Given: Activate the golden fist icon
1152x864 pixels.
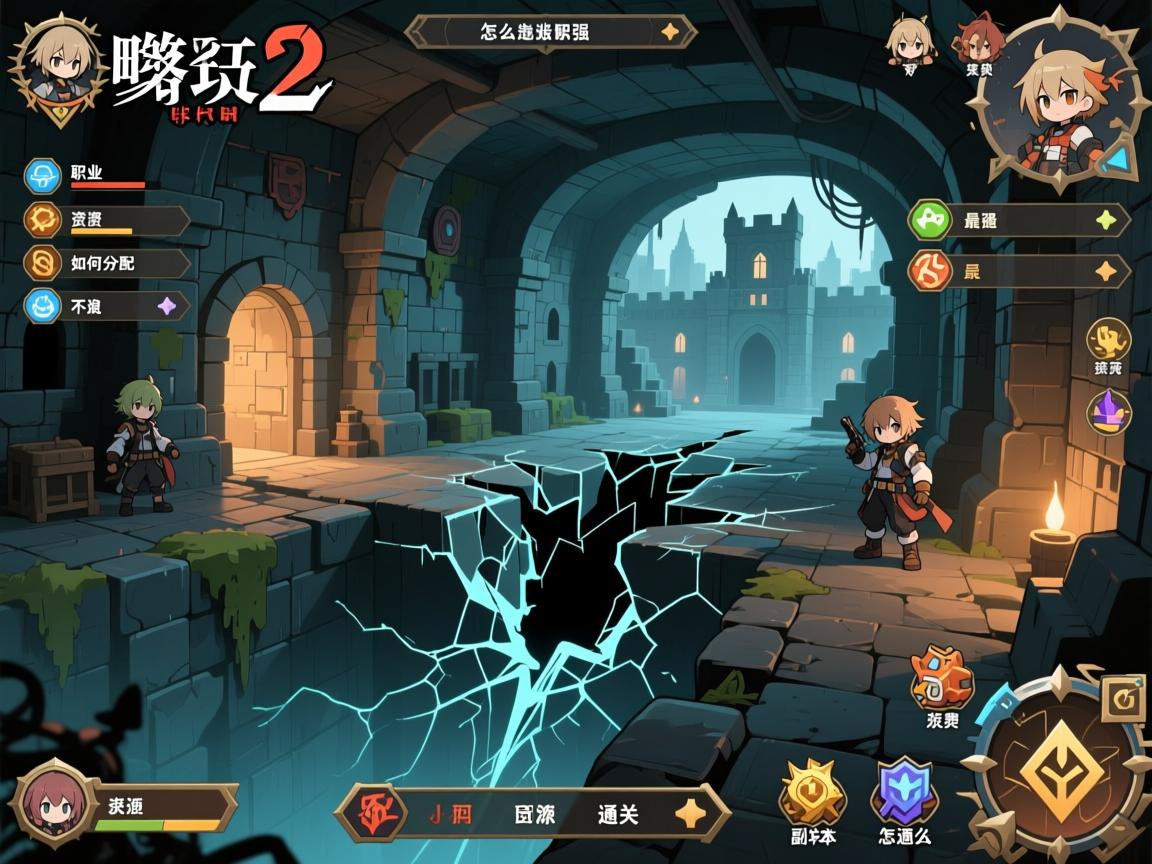Looking at the screenshot, I should pos(1108,342).
